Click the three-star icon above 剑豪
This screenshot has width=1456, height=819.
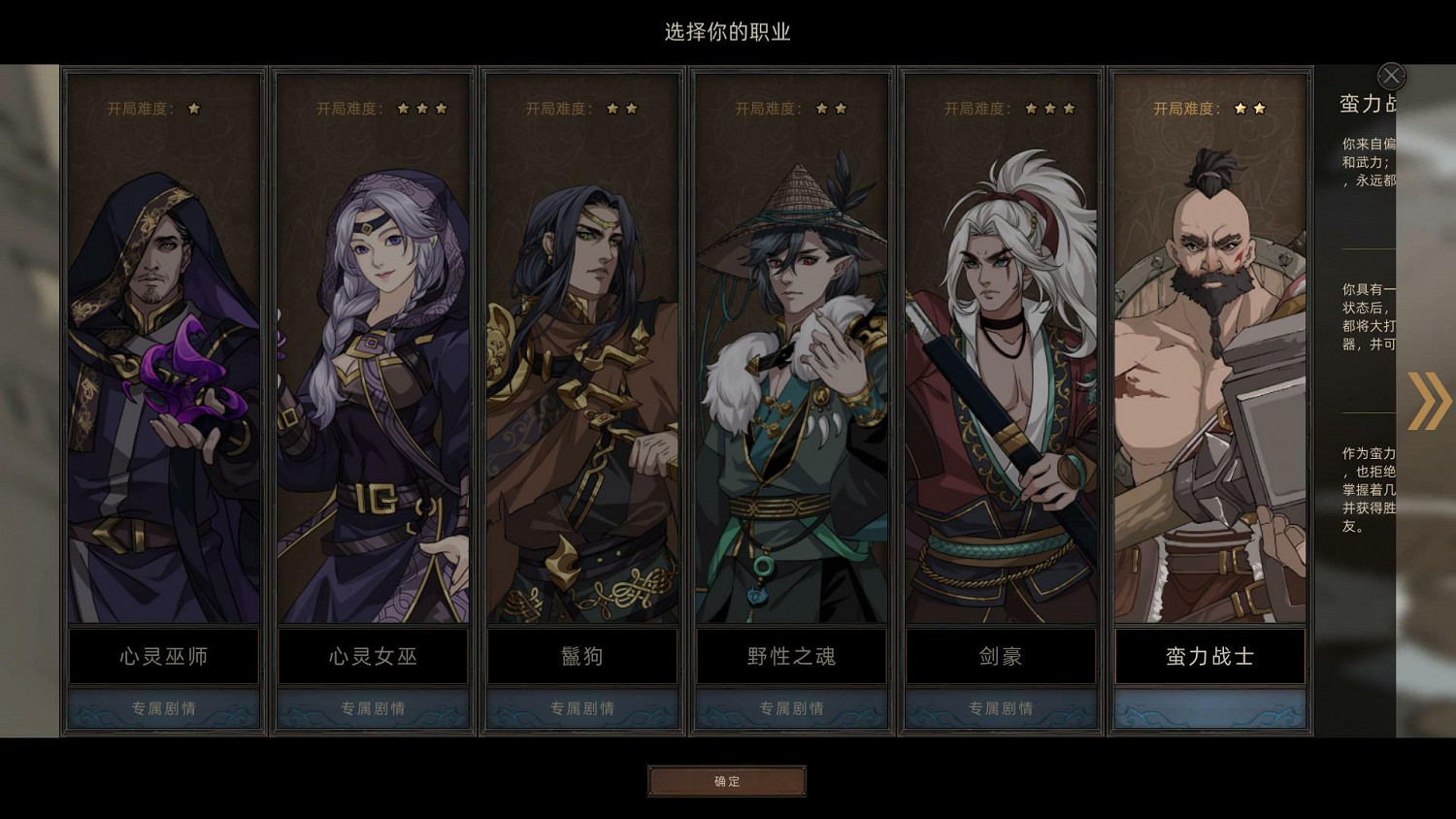(x=1050, y=109)
